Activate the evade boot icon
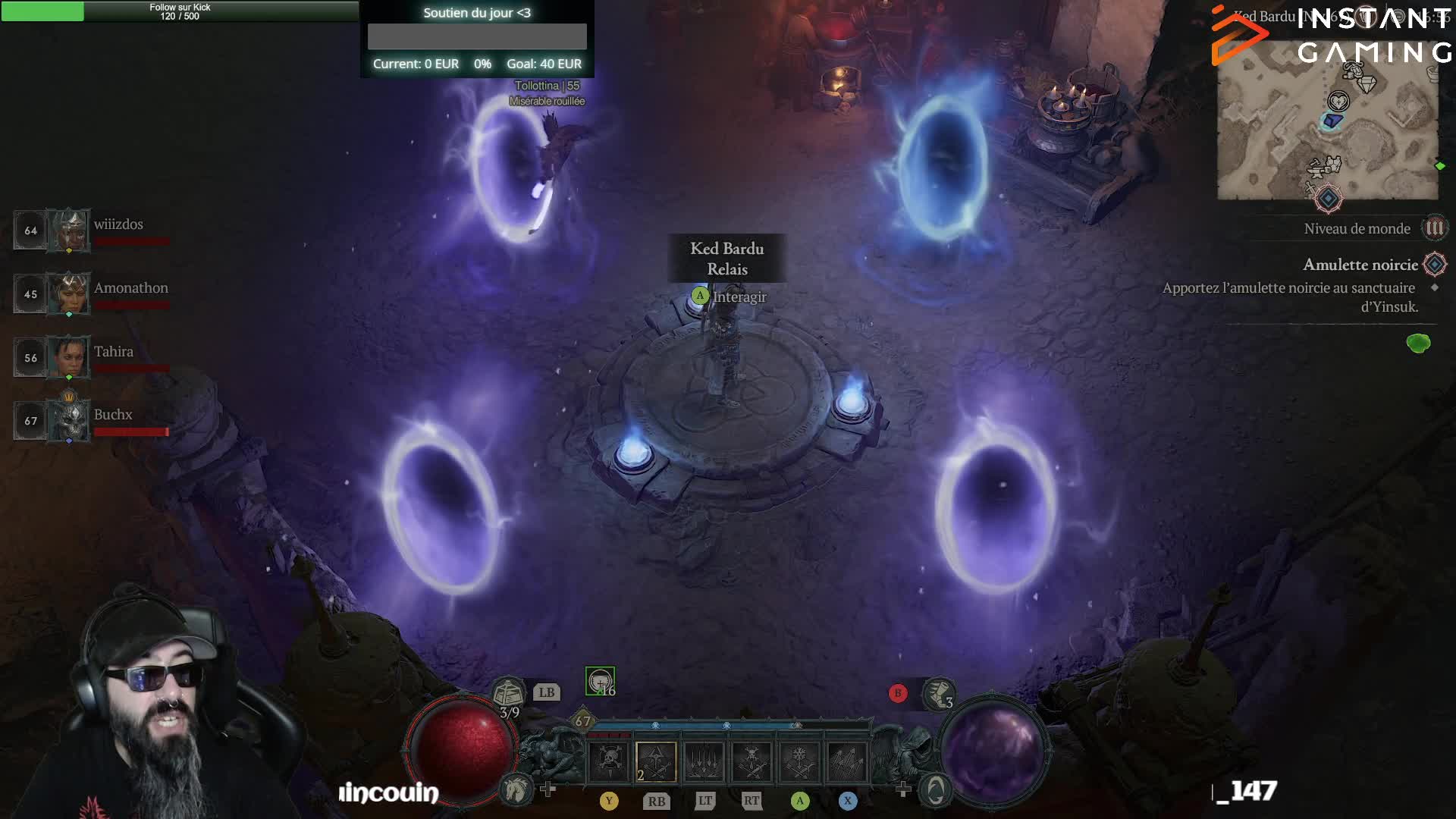Viewport: 1456px width, 819px height. tap(939, 693)
